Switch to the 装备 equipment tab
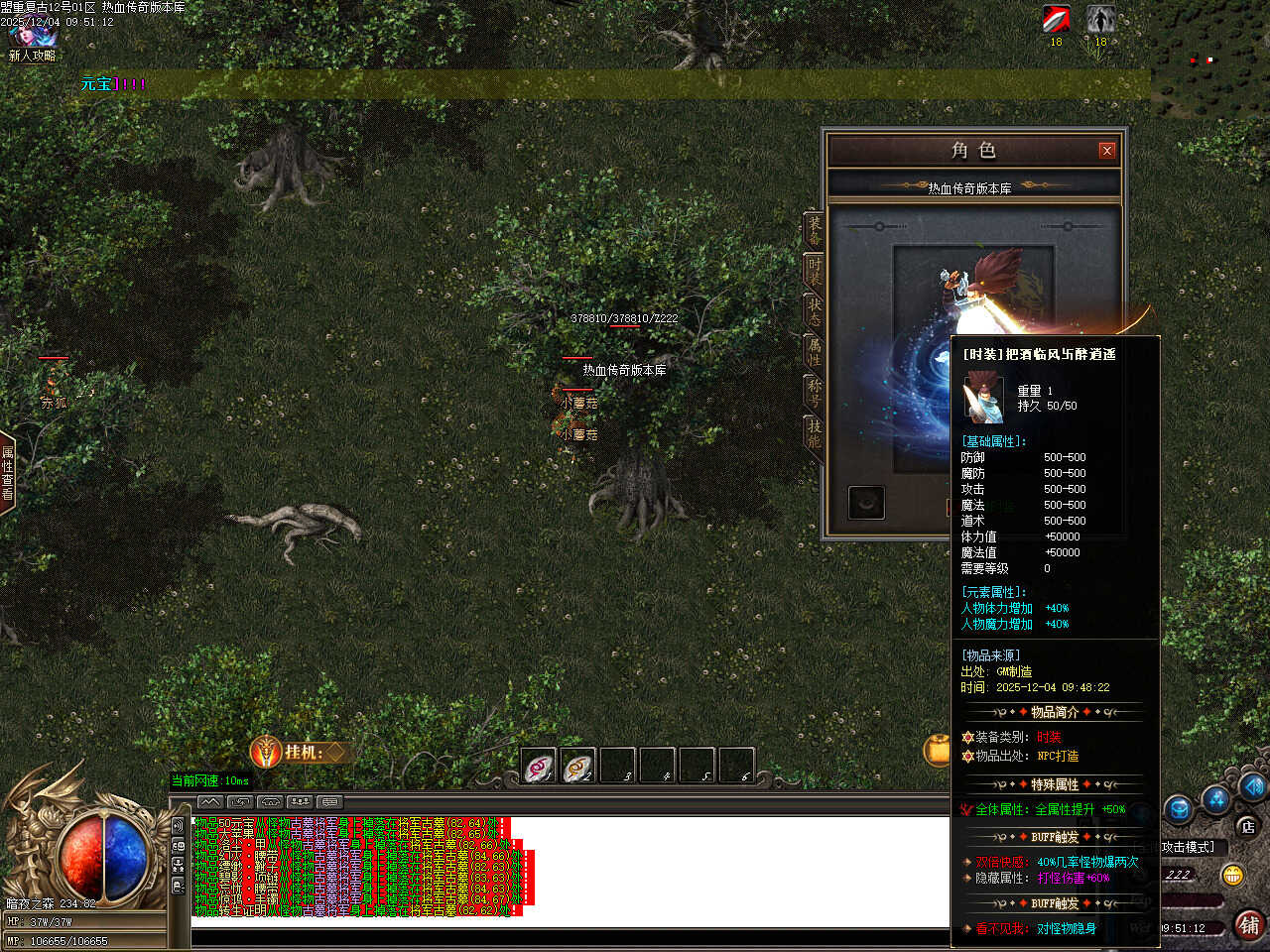This screenshot has width=1270, height=952. click(x=814, y=230)
